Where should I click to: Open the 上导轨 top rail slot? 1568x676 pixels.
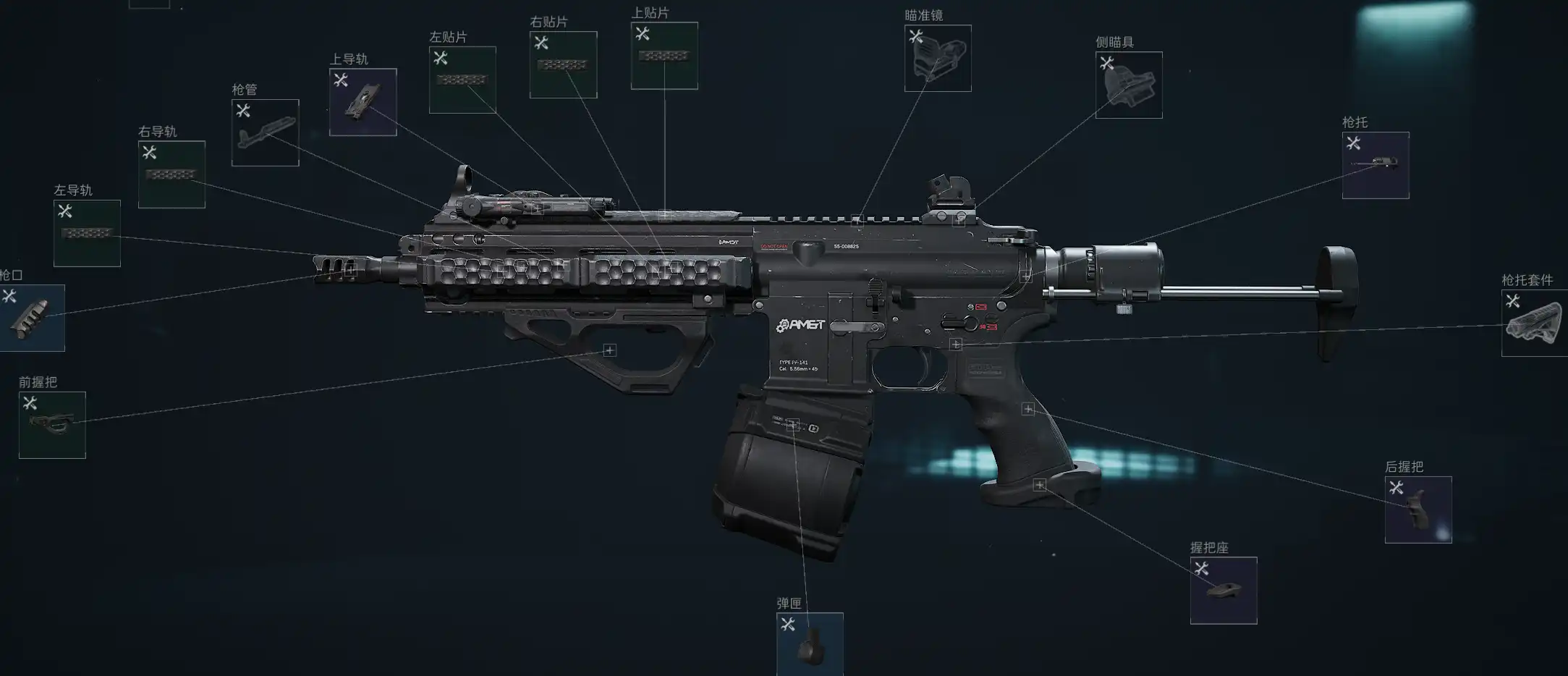coord(363,102)
